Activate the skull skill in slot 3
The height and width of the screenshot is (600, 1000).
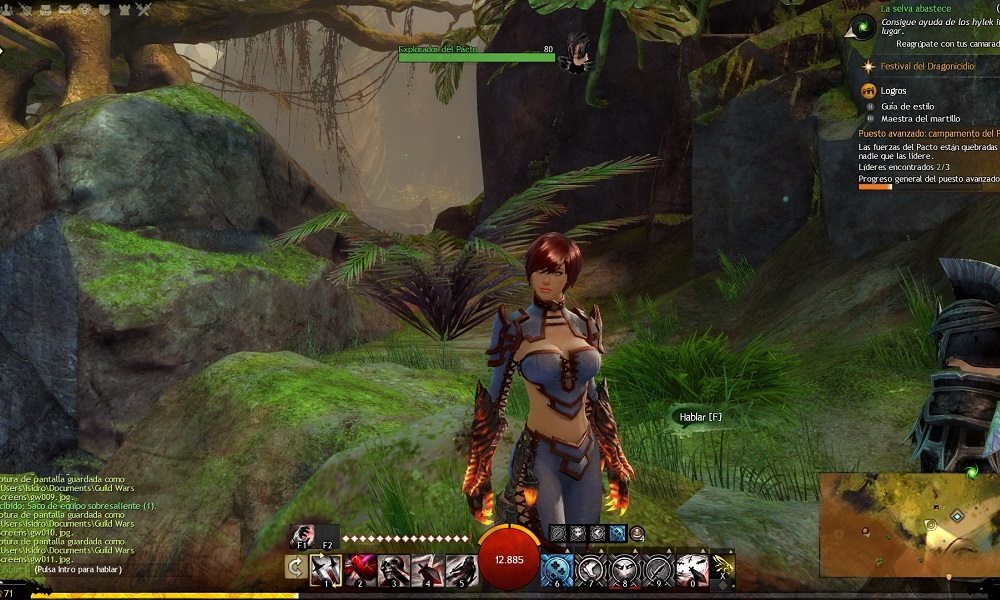click(x=392, y=569)
